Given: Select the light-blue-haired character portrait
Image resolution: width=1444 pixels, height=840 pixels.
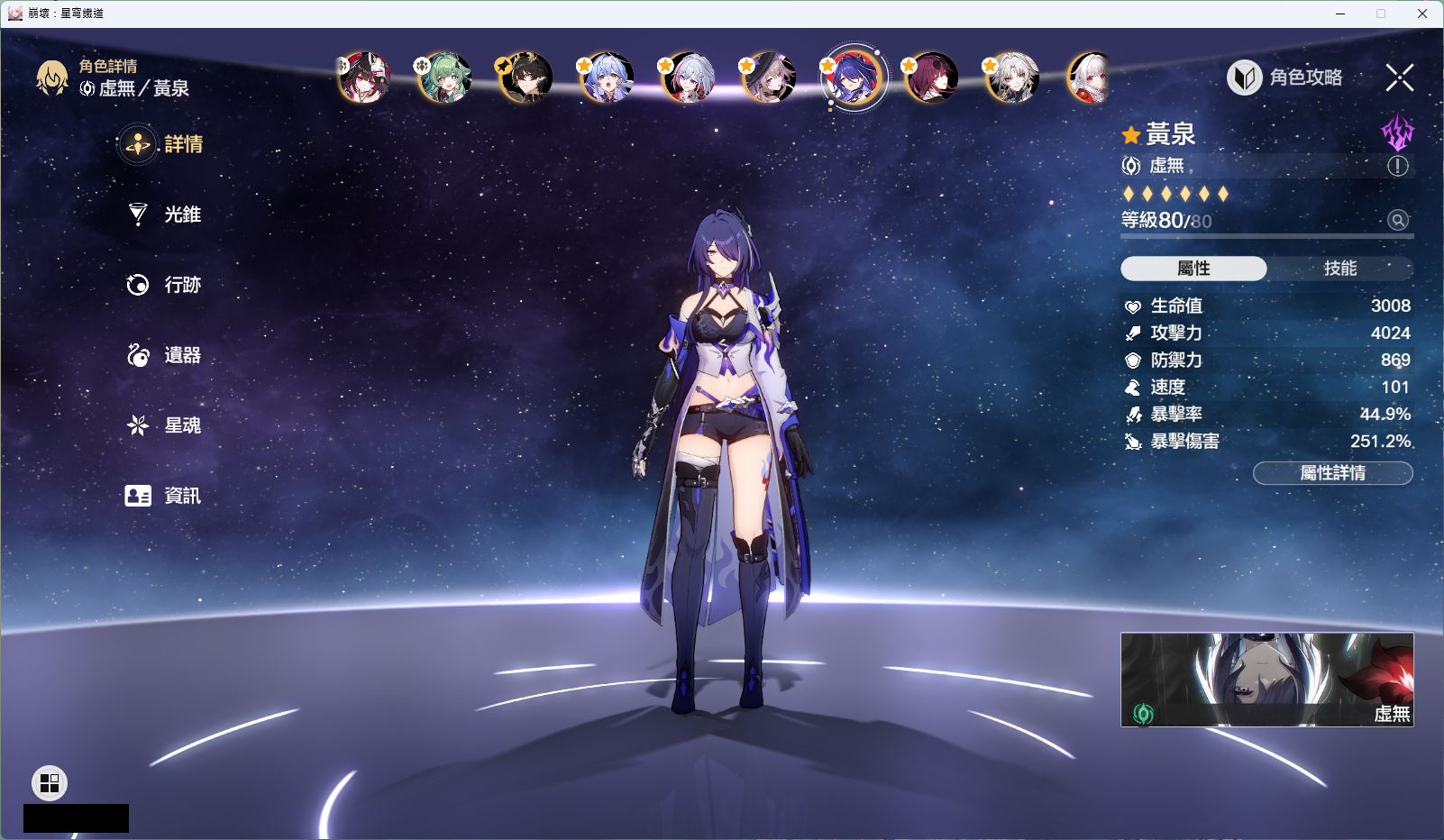Looking at the screenshot, I should tap(607, 78).
